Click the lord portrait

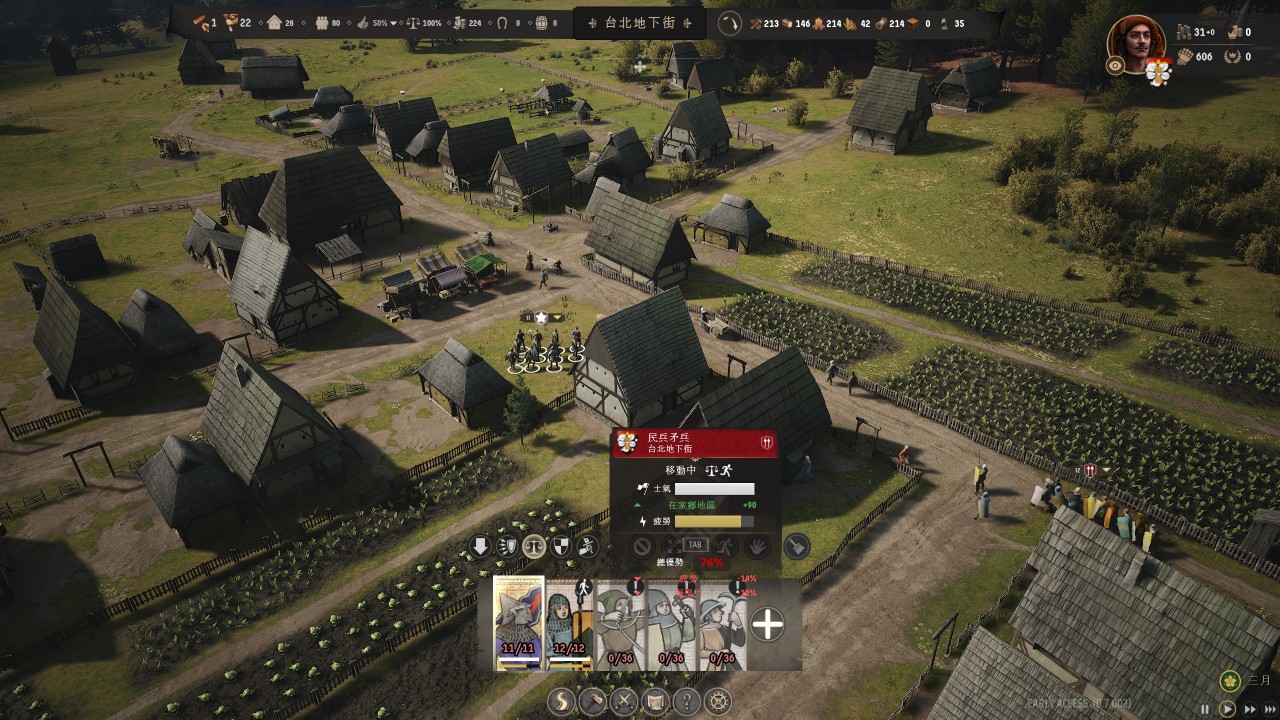(1137, 40)
